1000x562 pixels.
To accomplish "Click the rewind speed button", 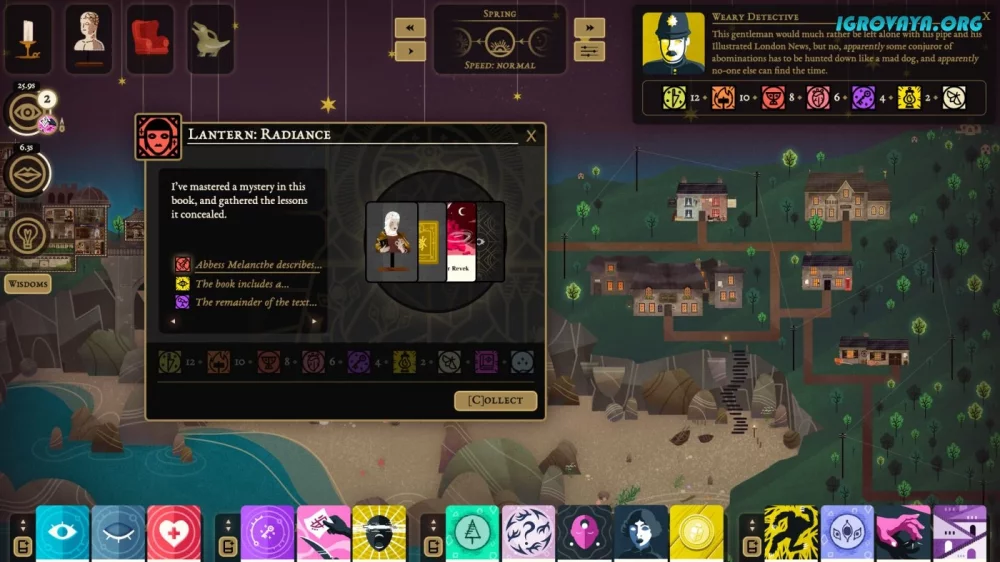I will click(x=410, y=27).
